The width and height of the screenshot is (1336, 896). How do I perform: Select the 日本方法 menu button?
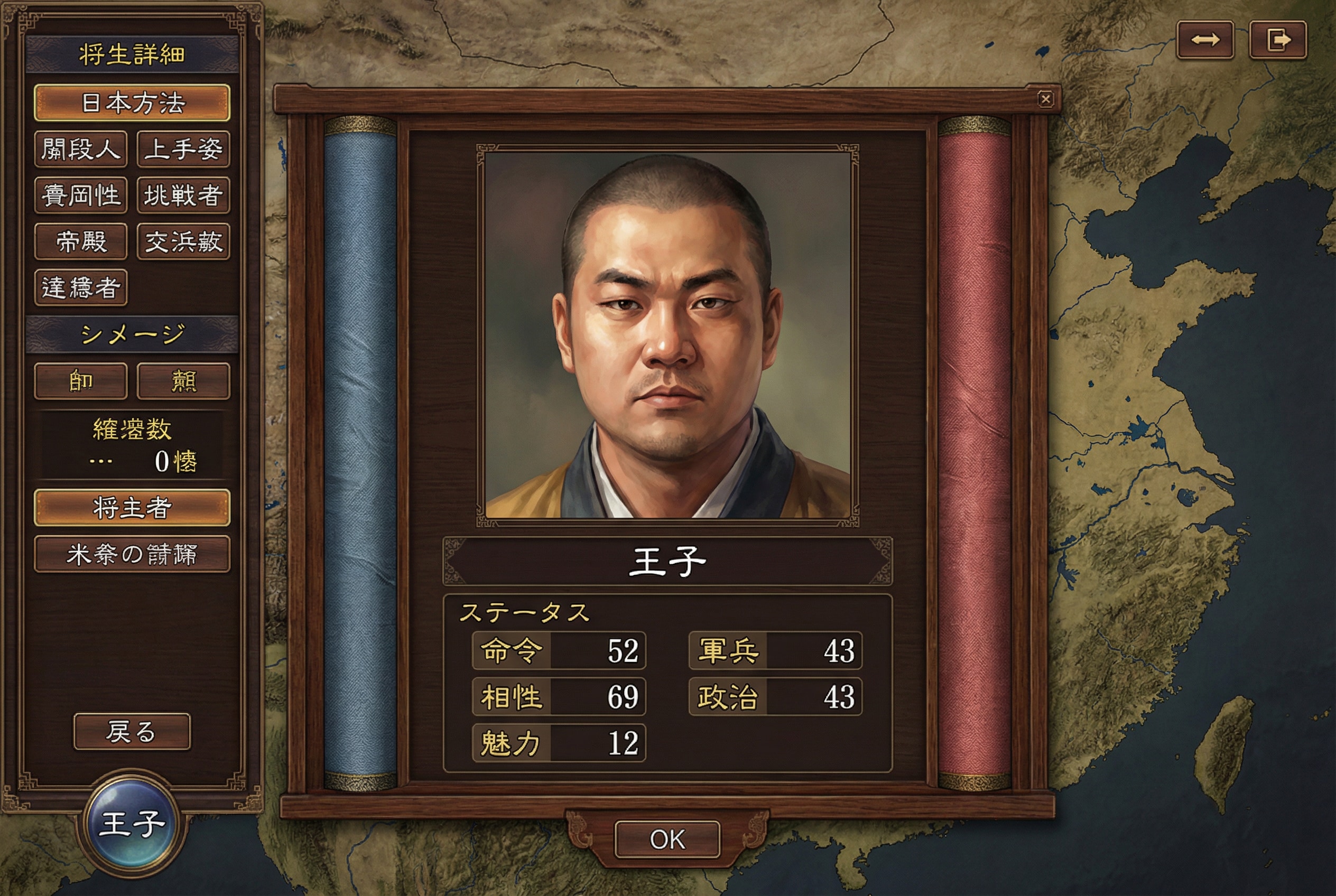(132, 103)
